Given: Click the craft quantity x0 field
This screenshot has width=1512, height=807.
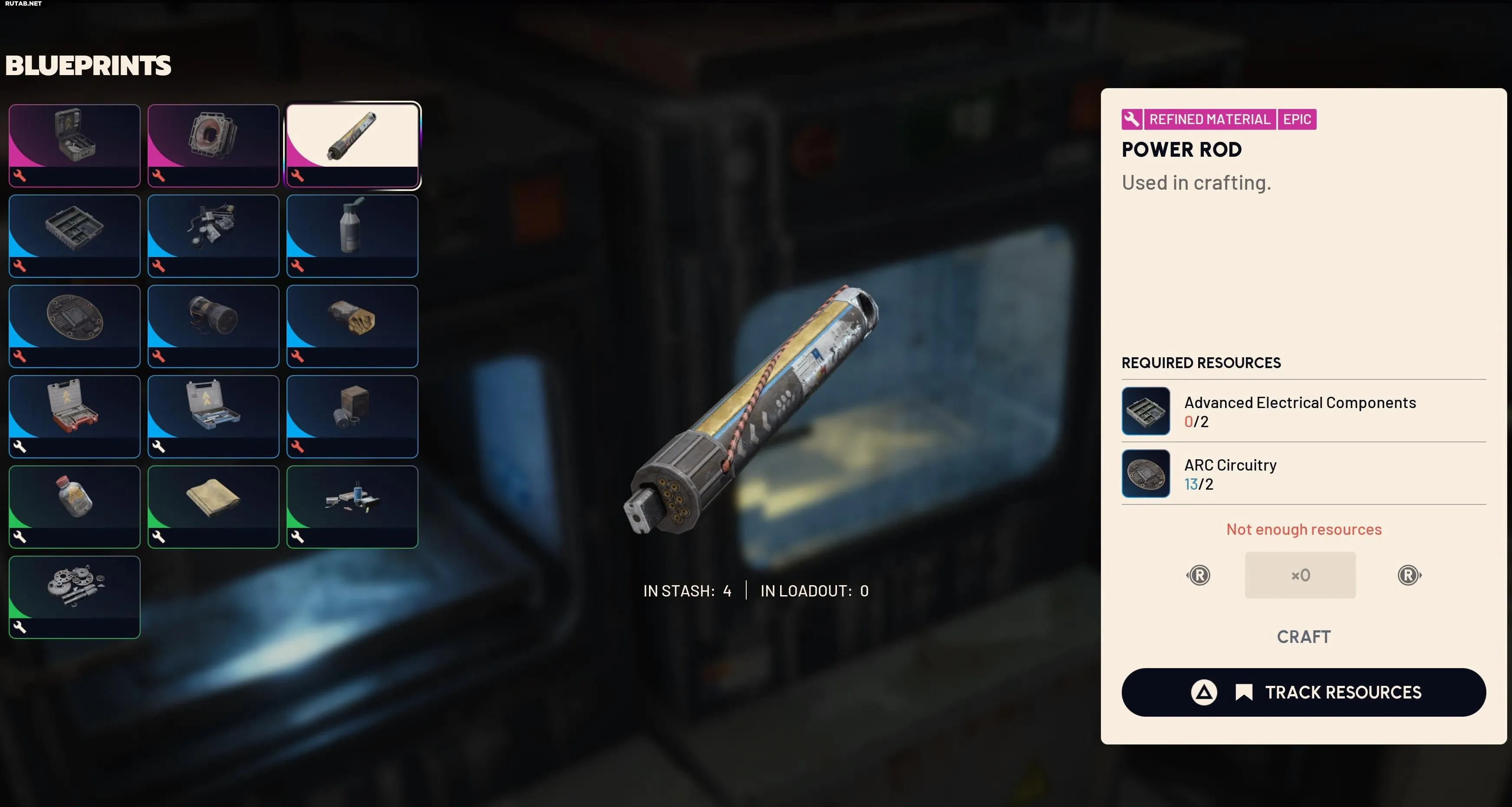Looking at the screenshot, I should [x=1300, y=575].
